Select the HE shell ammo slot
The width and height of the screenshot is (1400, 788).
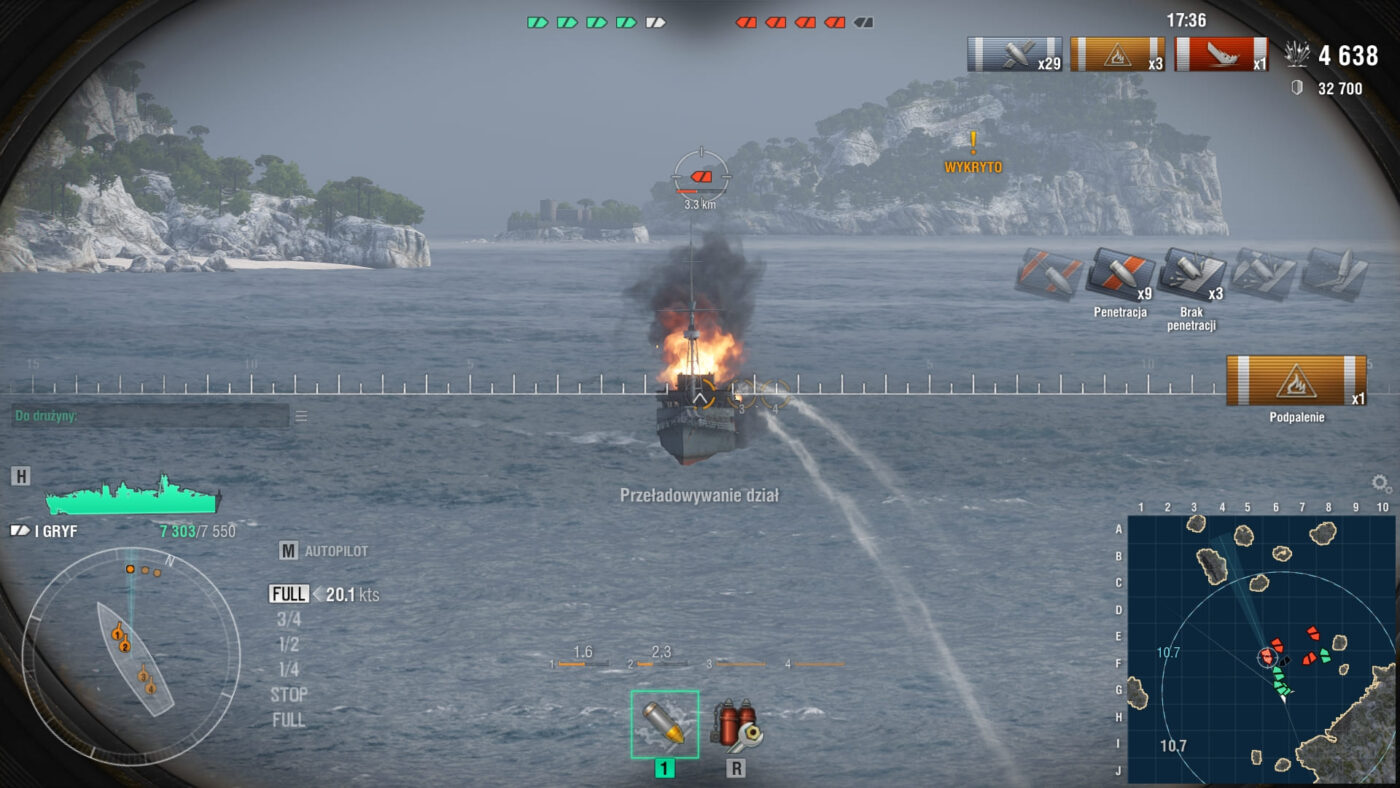click(665, 724)
